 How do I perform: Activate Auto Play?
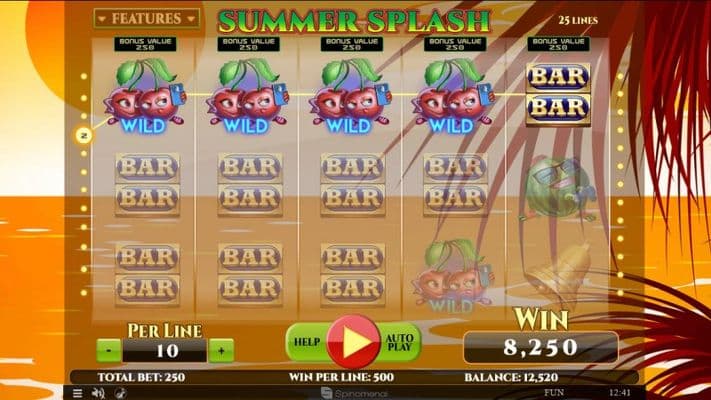(x=400, y=343)
